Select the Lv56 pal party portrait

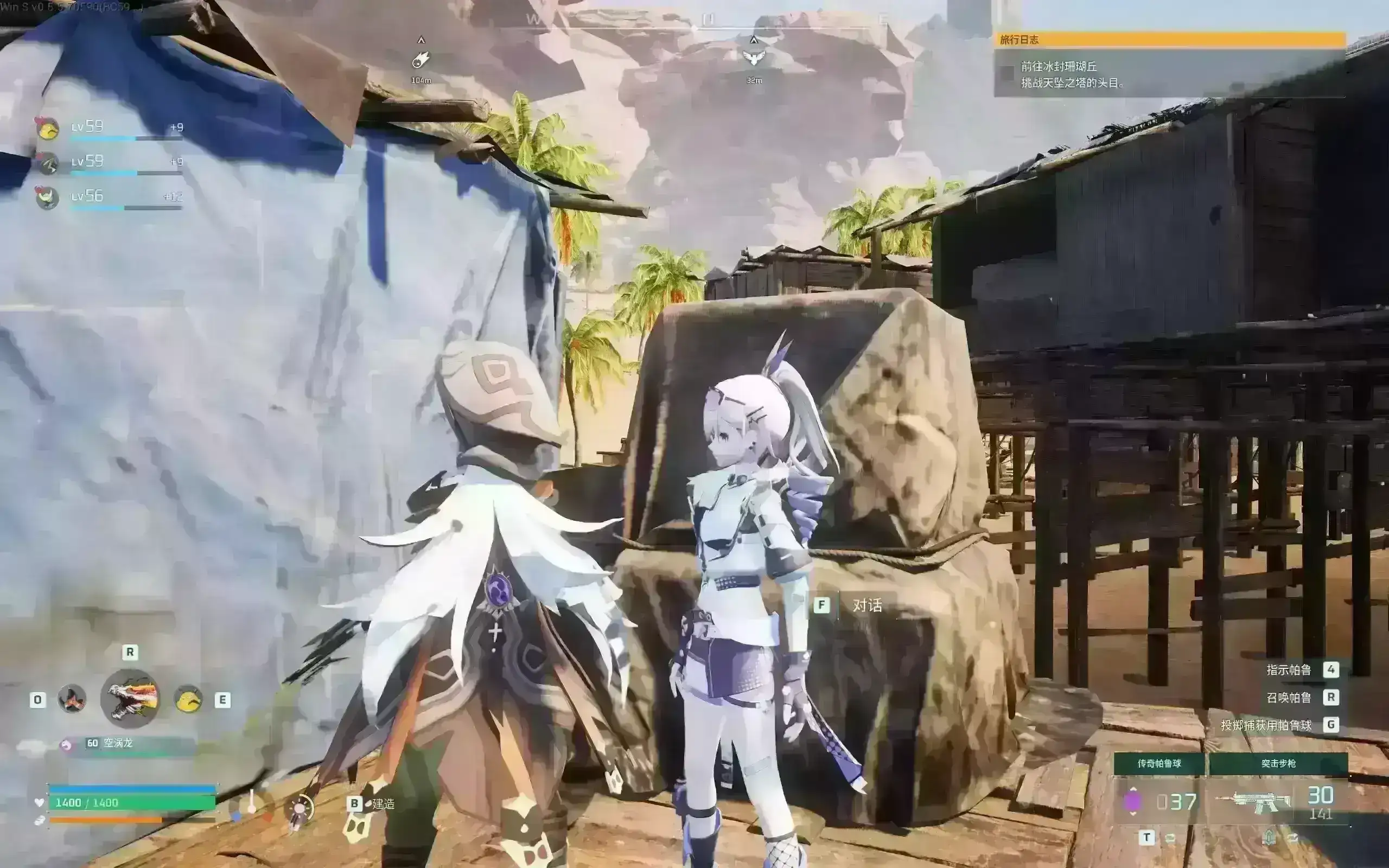point(47,198)
